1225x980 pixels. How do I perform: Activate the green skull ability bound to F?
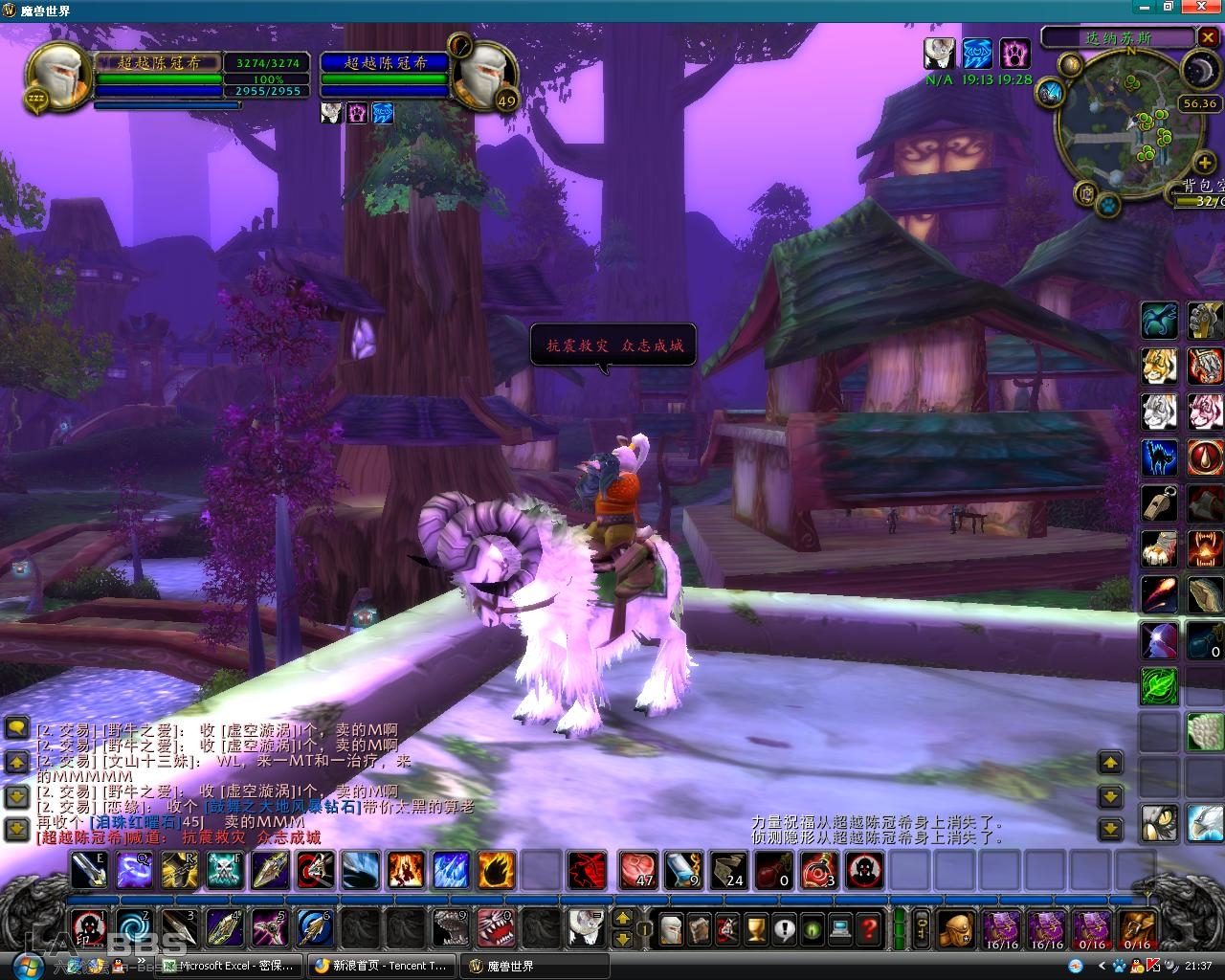coord(225,870)
